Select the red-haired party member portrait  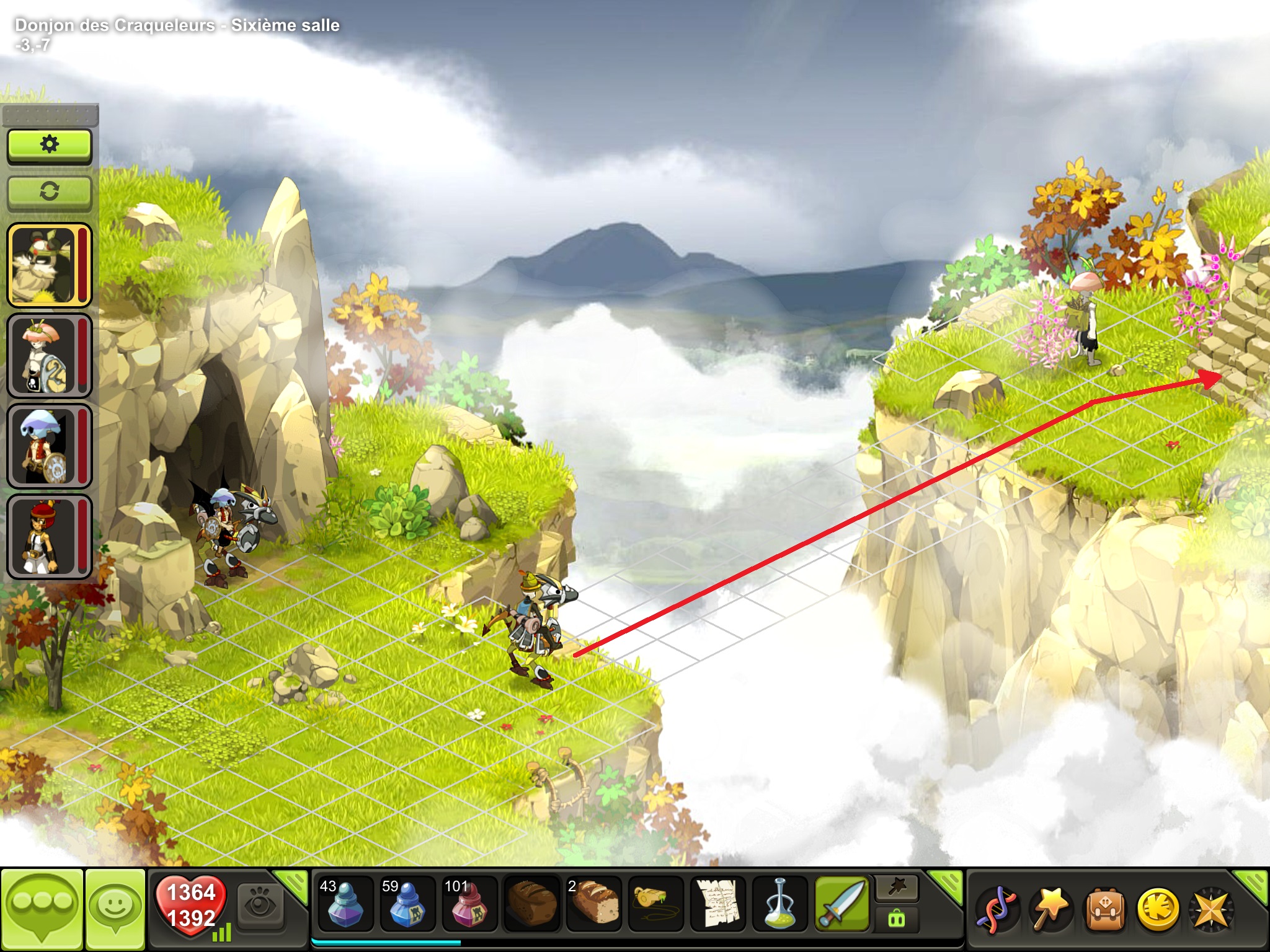49,537
